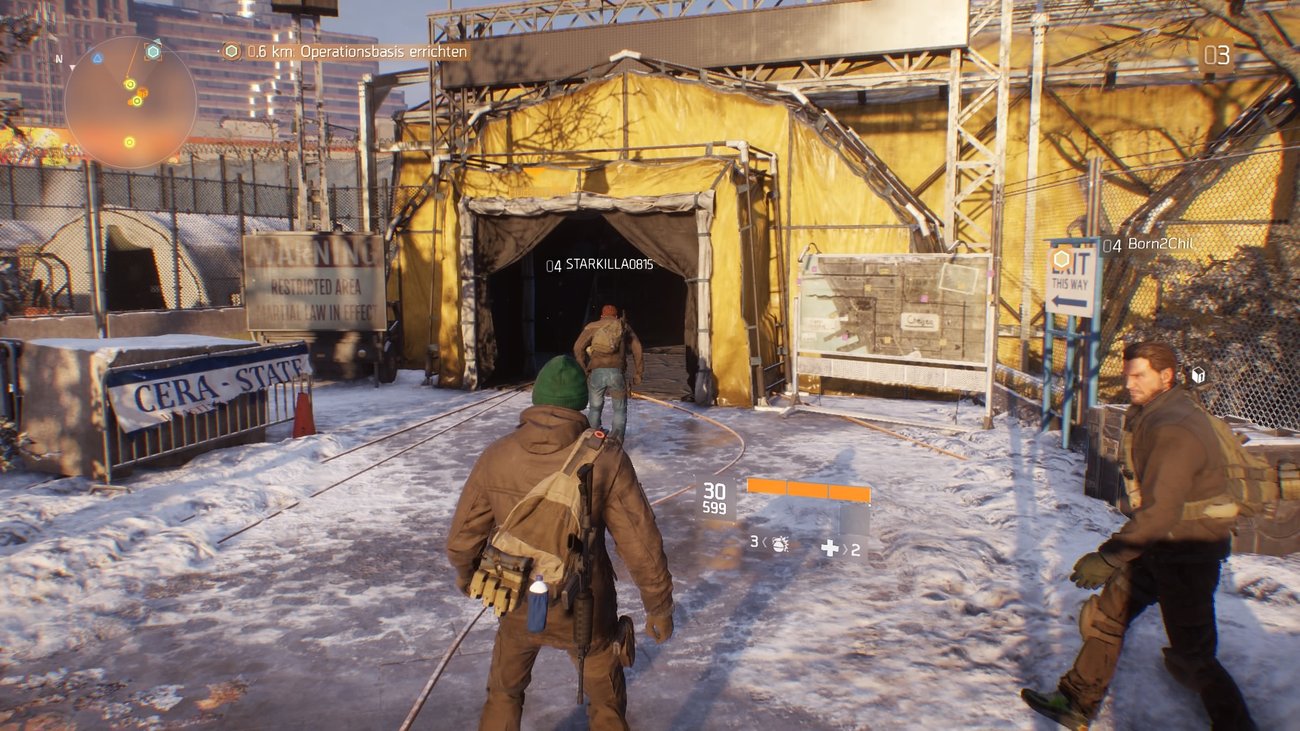
Task: Click the yellow circle marker on the minimap
Action: point(130,84)
